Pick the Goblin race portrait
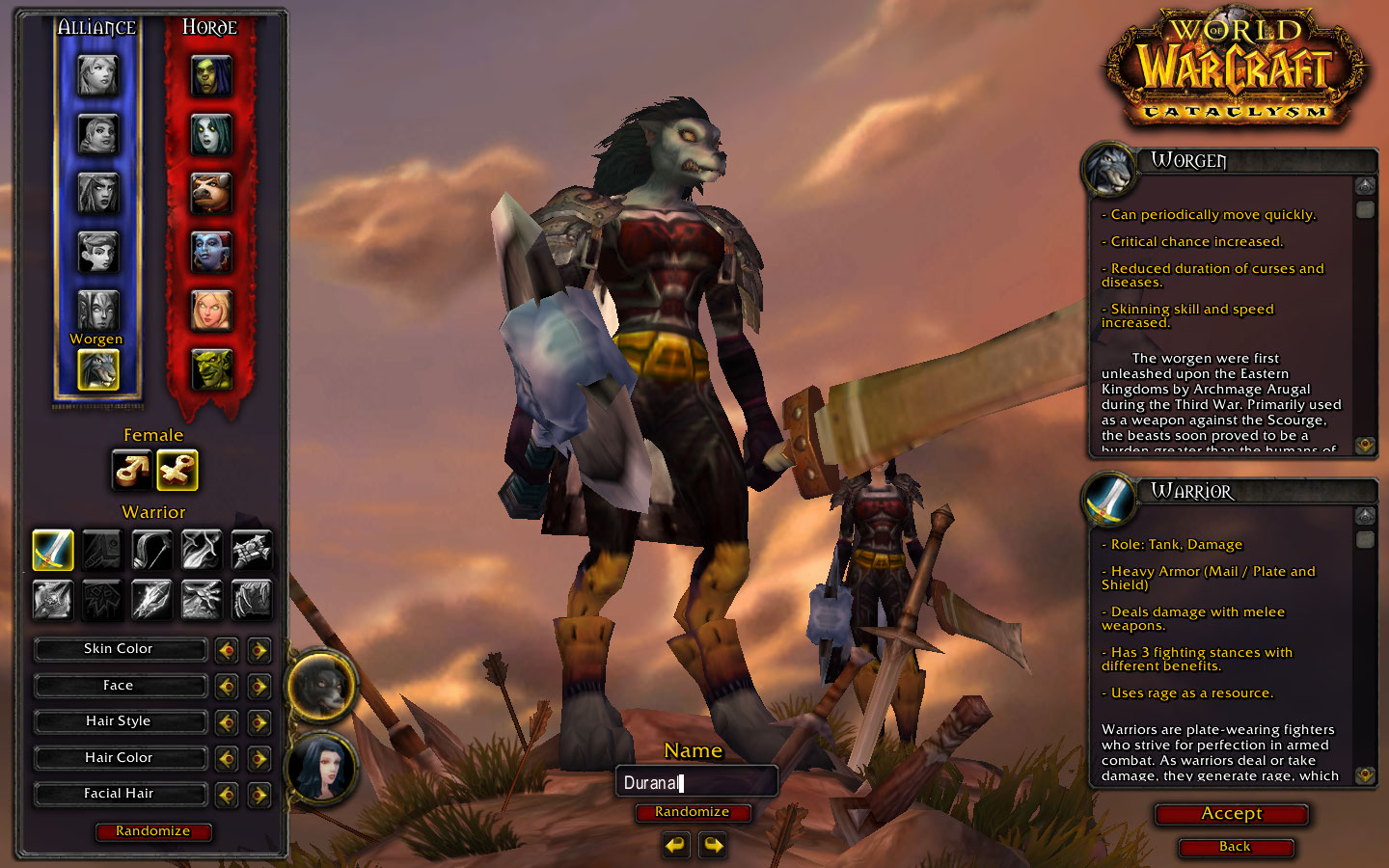This screenshot has width=1389, height=868. pos(211,369)
